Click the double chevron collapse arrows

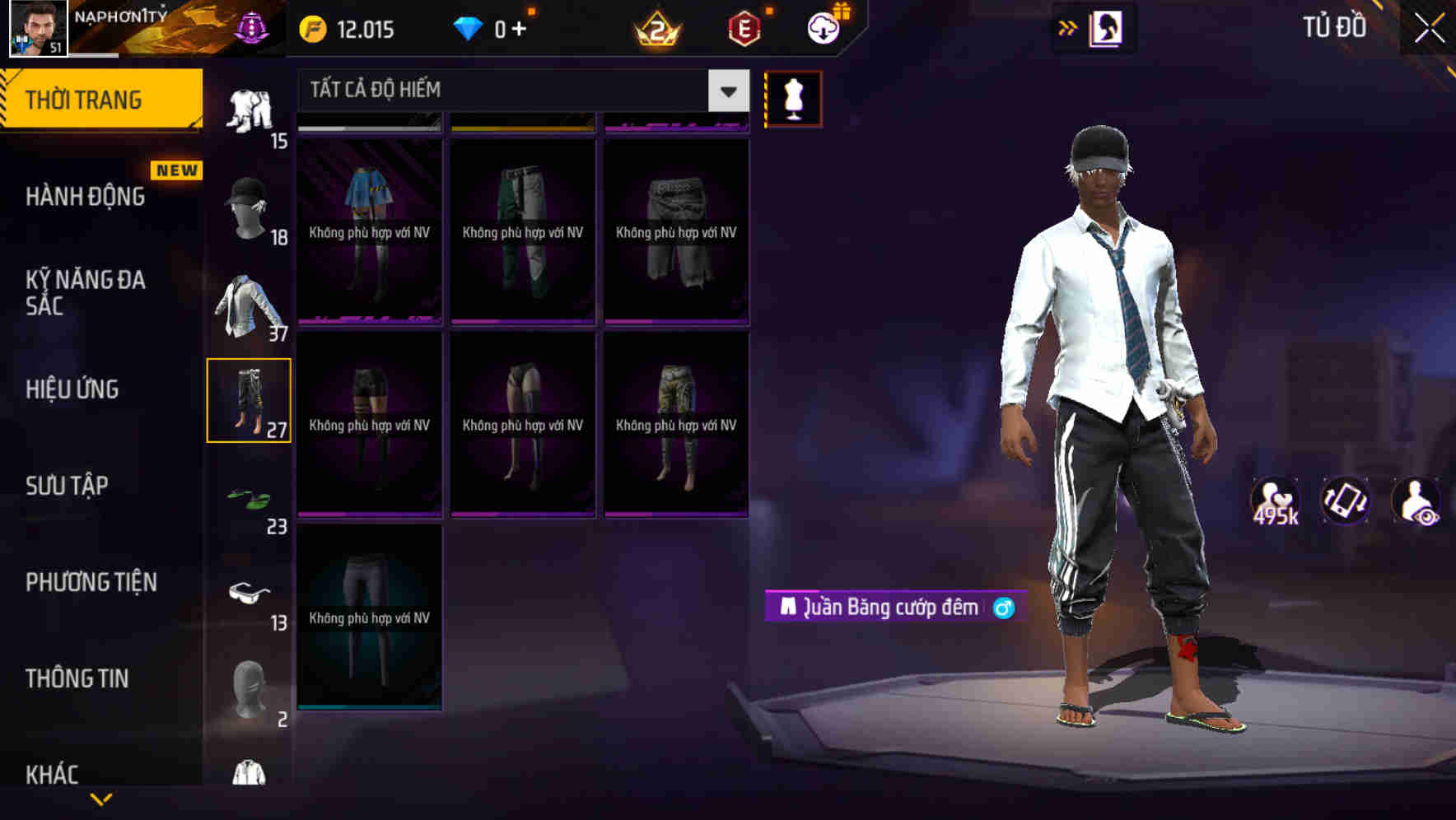pos(1068,27)
